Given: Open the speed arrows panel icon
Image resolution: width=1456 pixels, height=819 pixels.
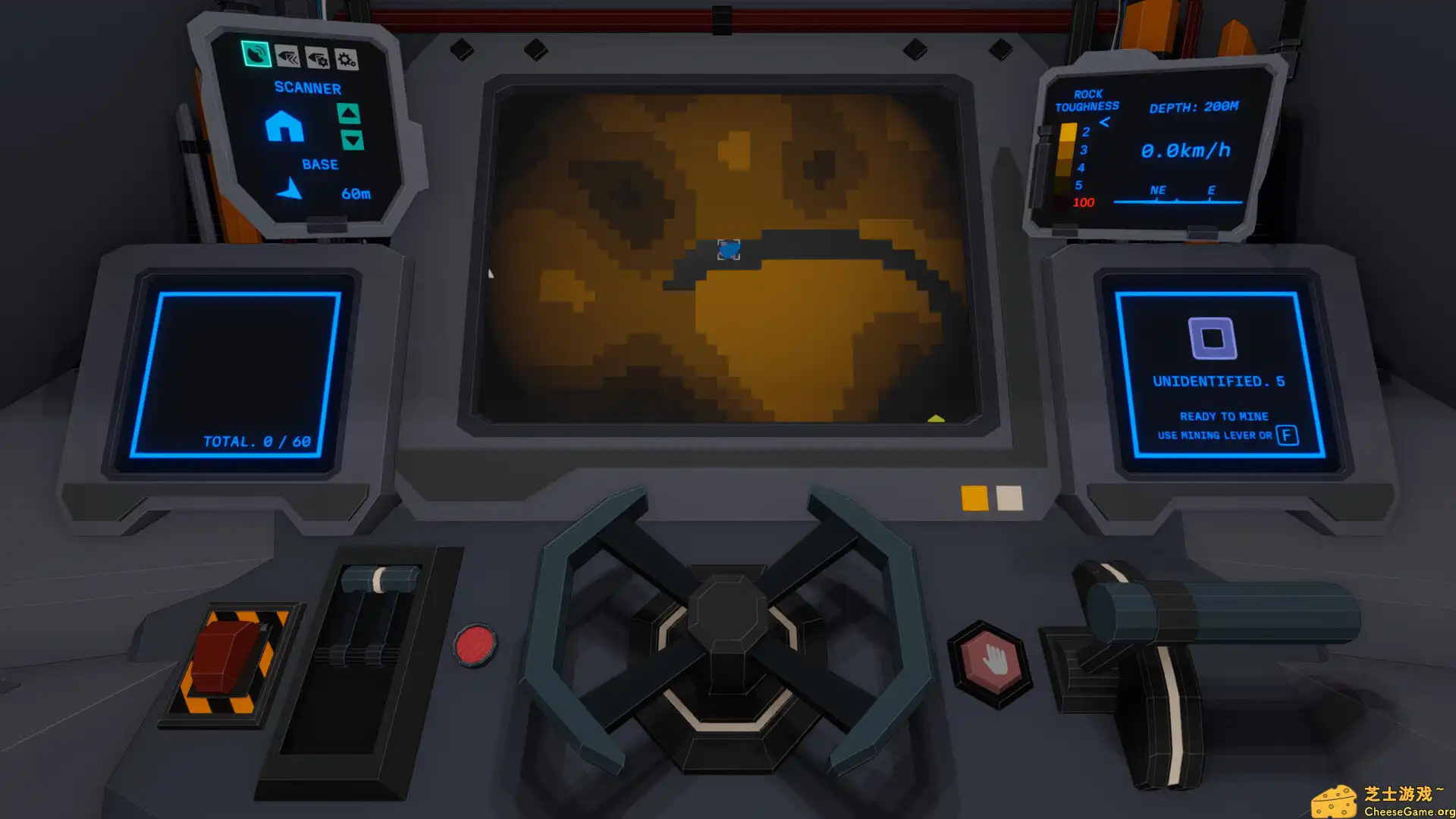Looking at the screenshot, I should 287,55.
